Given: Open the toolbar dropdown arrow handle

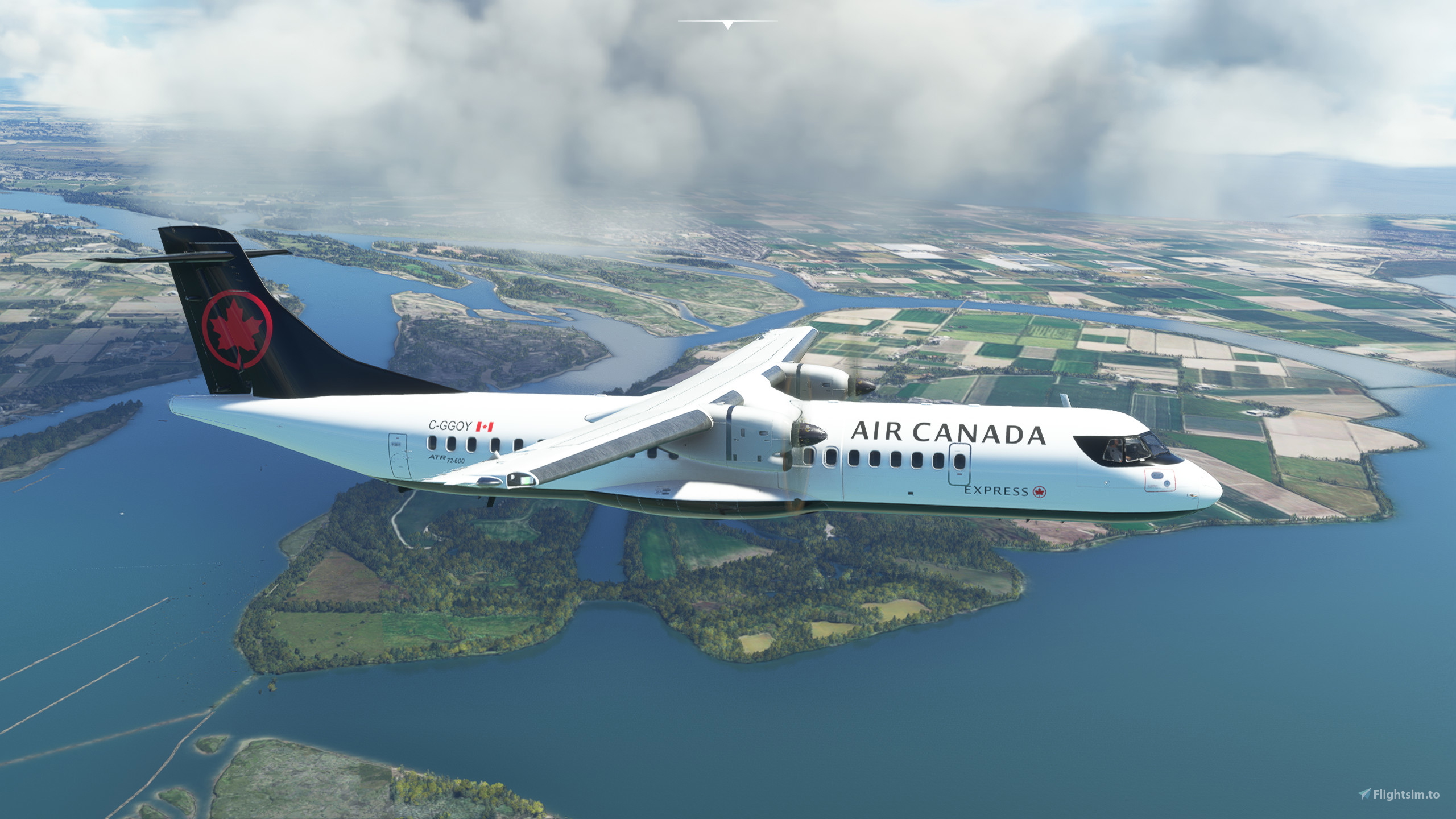Looking at the screenshot, I should pyautogui.click(x=727, y=24).
